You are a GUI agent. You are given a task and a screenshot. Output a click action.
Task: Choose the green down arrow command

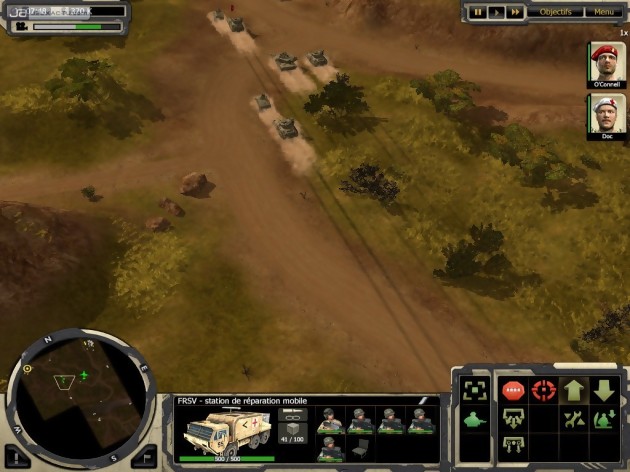pos(604,391)
